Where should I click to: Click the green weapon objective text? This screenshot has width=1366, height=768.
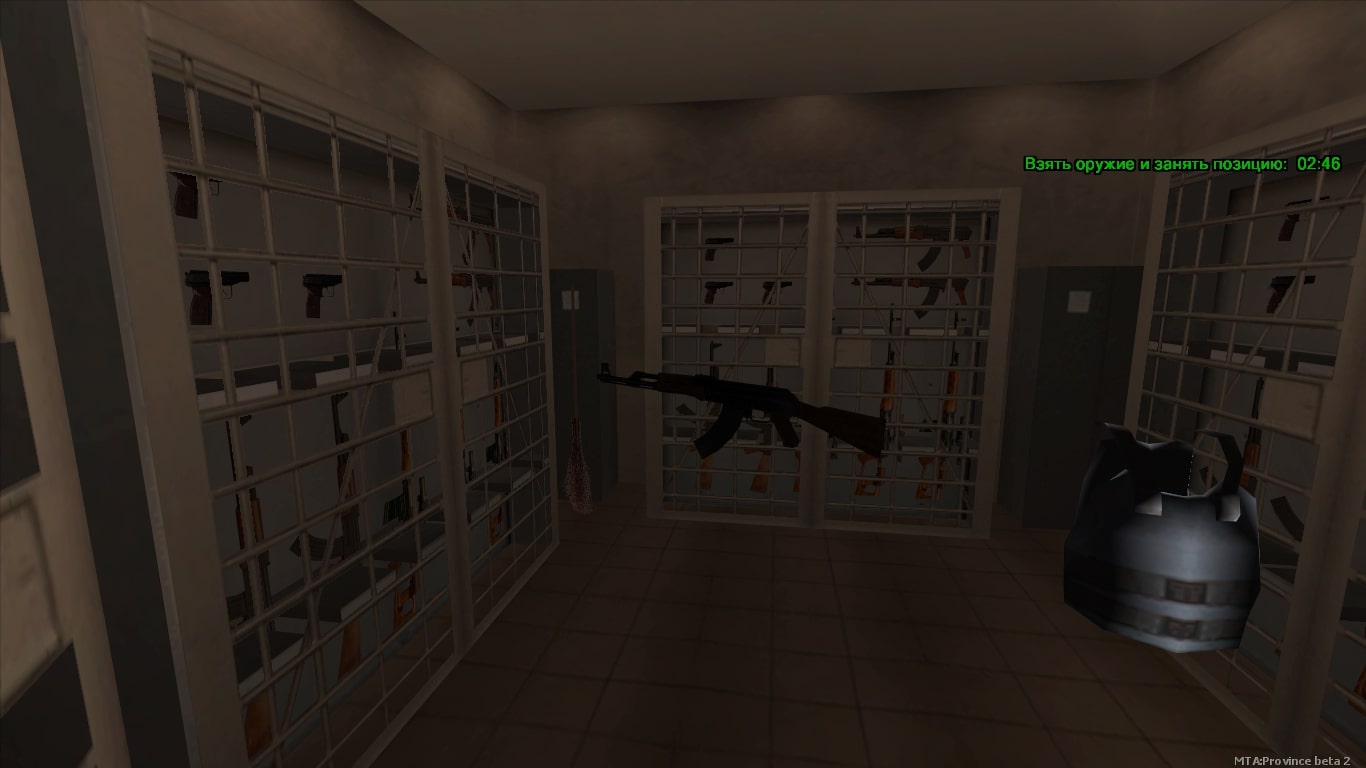click(x=1155, y=164)
